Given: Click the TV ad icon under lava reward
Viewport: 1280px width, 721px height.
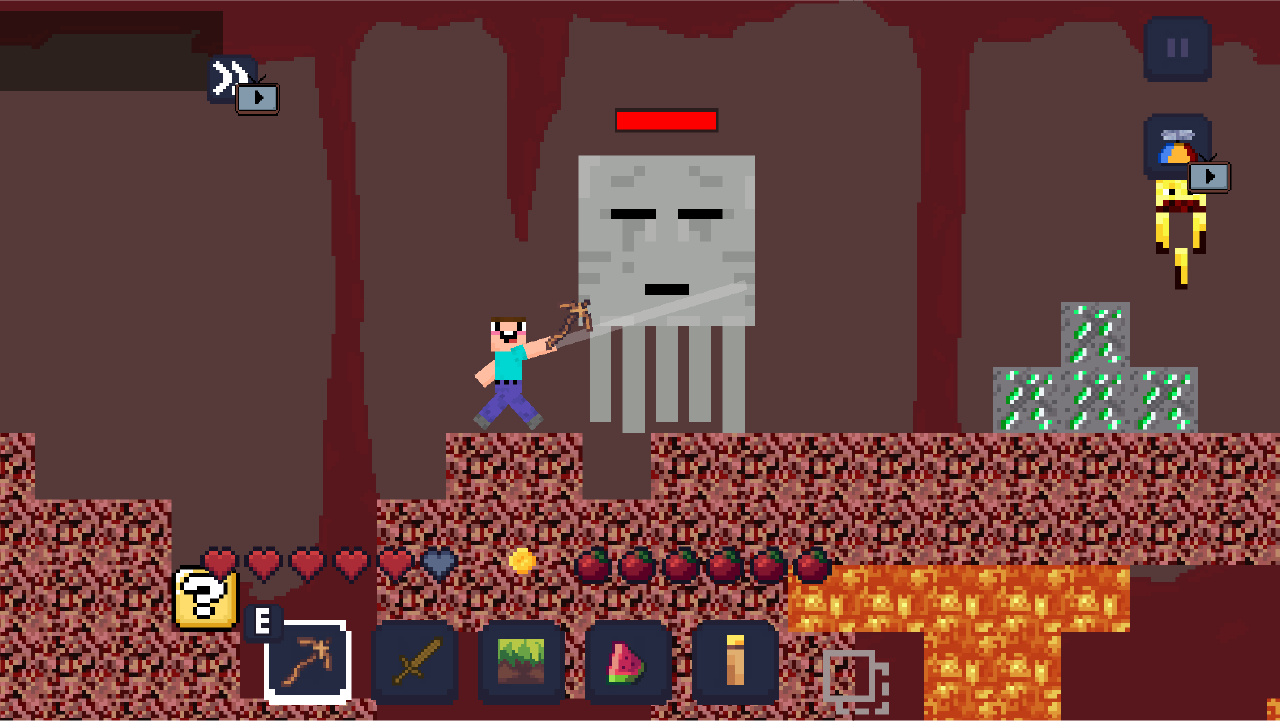Looking at the screenshot, I should 1209,177.
